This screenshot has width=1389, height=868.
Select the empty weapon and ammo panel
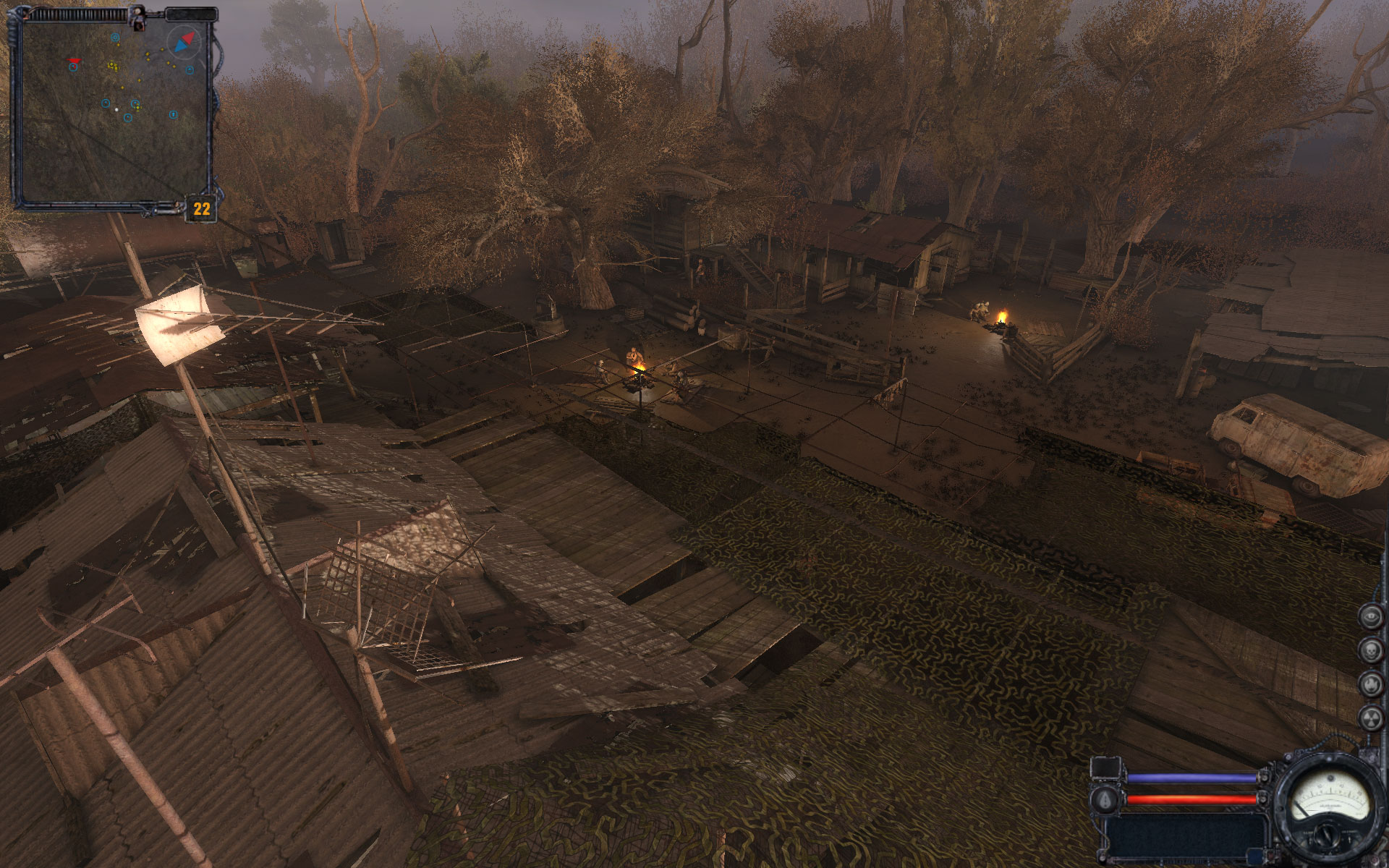[x=1186, y=837]
